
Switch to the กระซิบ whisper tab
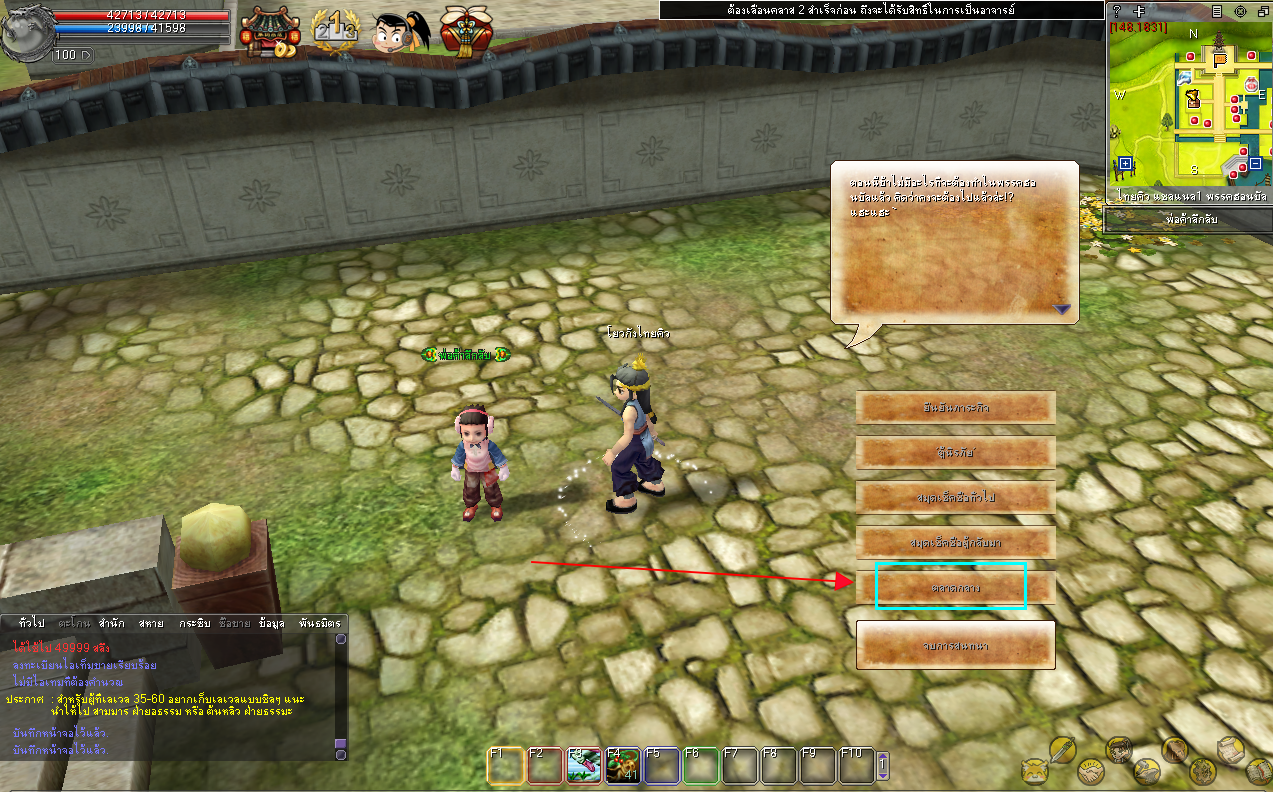click(194, 623)
